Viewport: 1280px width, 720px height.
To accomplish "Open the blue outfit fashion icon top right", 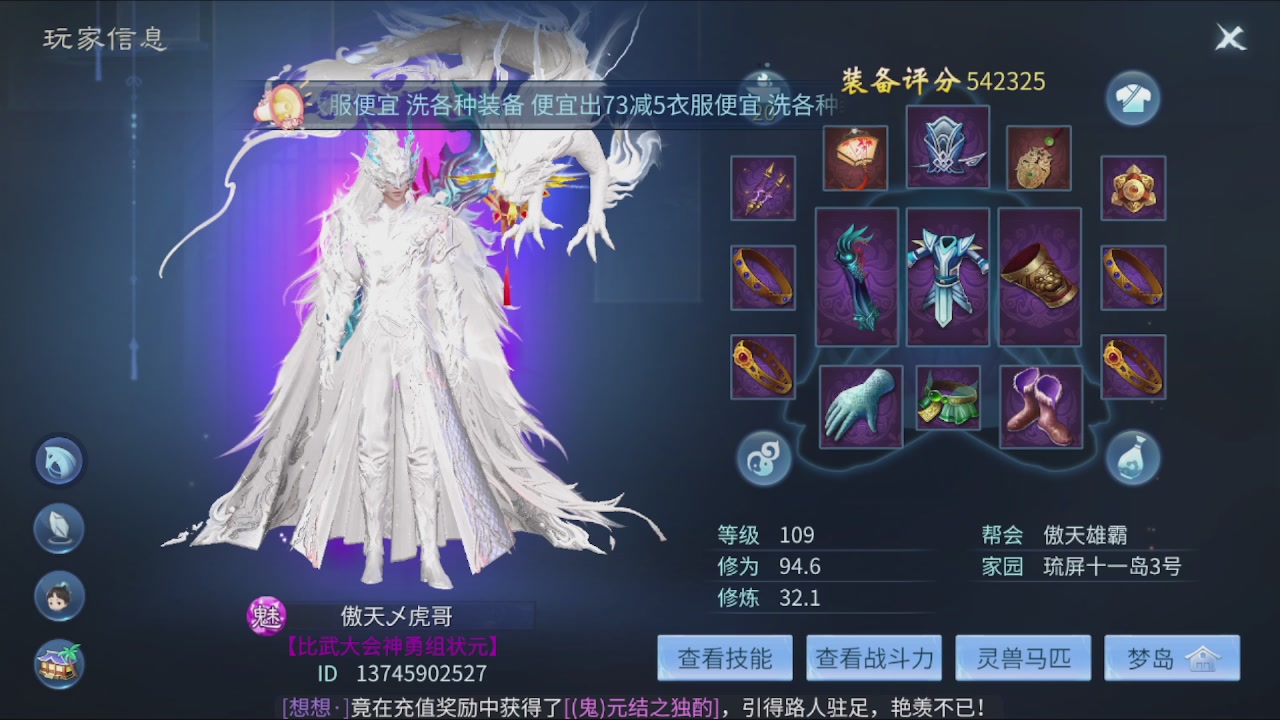I will point(1133,97).
